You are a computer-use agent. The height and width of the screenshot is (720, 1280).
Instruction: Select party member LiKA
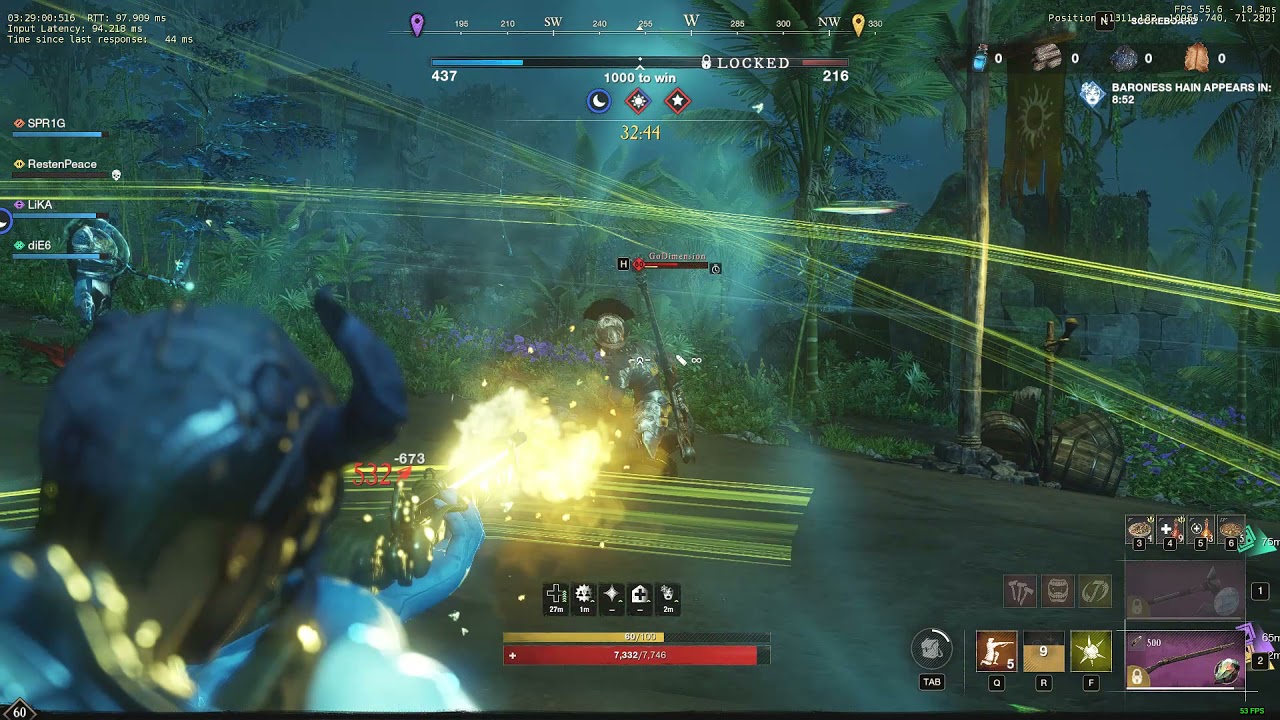point(40,204)
